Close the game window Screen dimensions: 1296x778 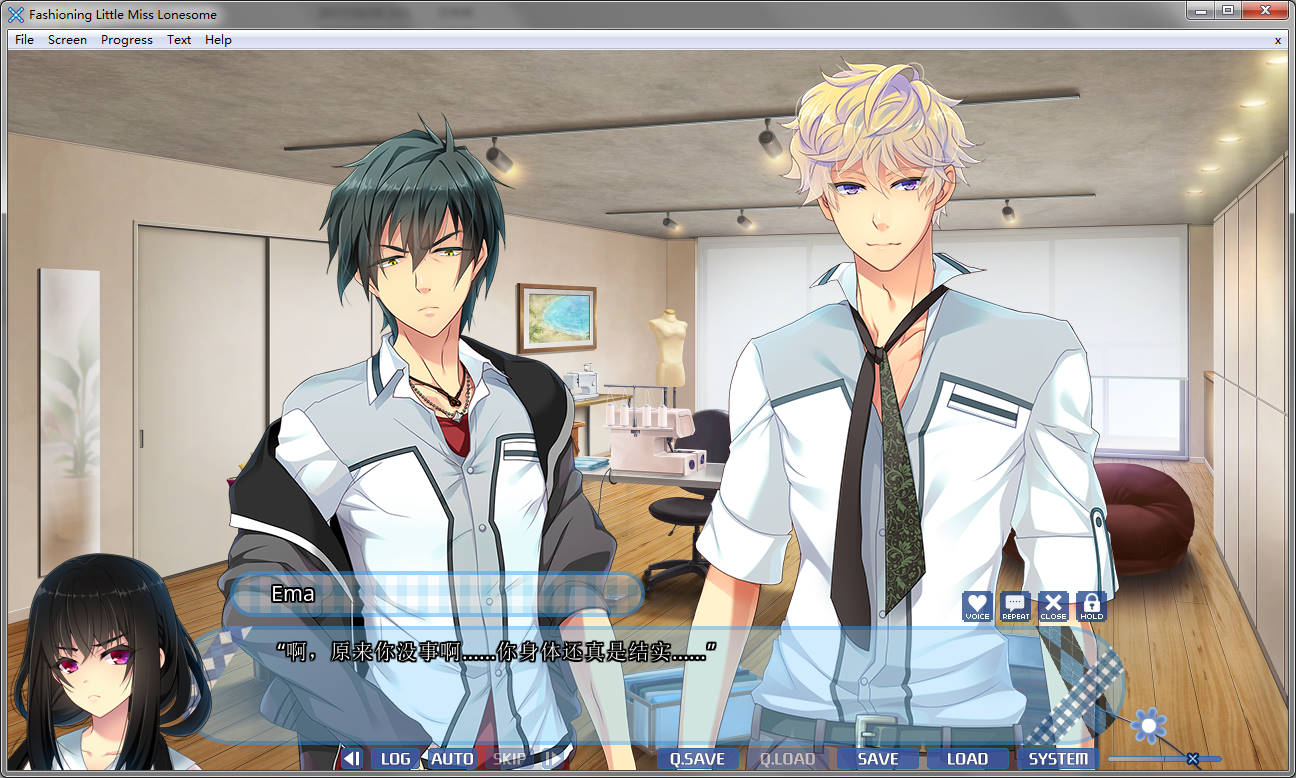(x=1264, y=11)
